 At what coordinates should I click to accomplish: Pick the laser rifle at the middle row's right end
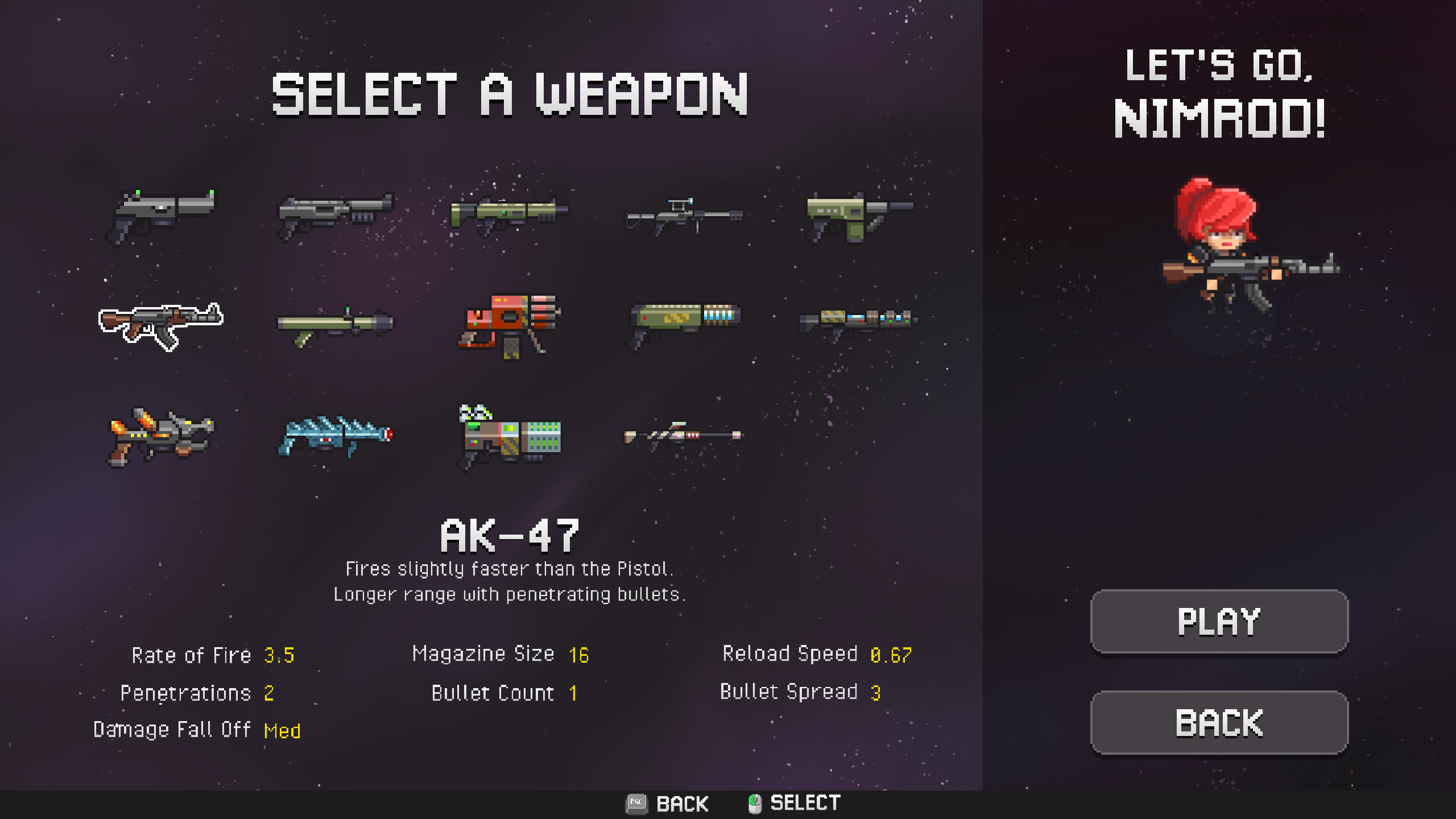point(853,321)
